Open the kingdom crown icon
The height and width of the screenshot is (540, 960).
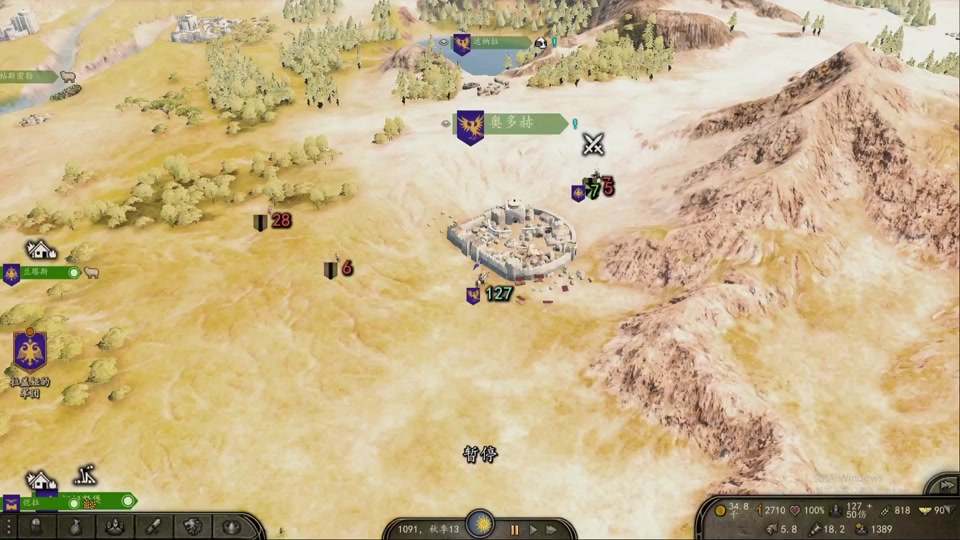click(x=232, y=526)
